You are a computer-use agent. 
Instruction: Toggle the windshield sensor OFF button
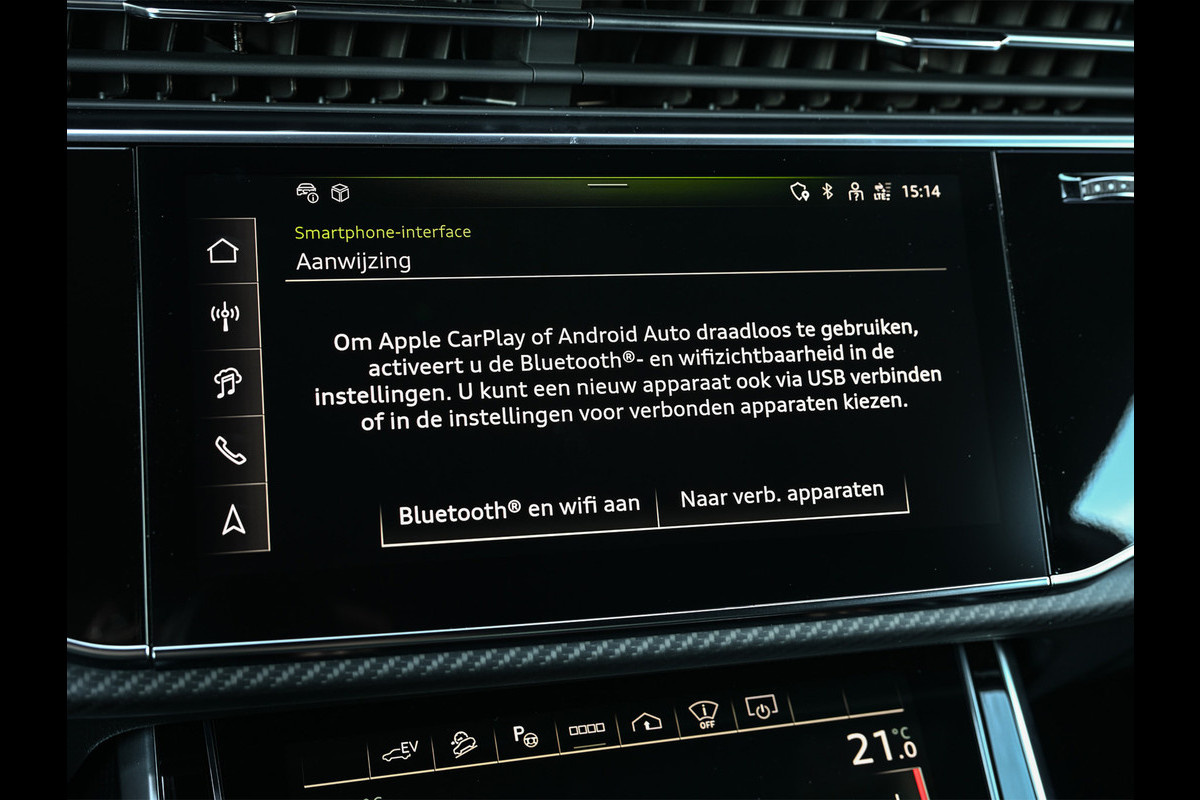click(x=704, y=716)
